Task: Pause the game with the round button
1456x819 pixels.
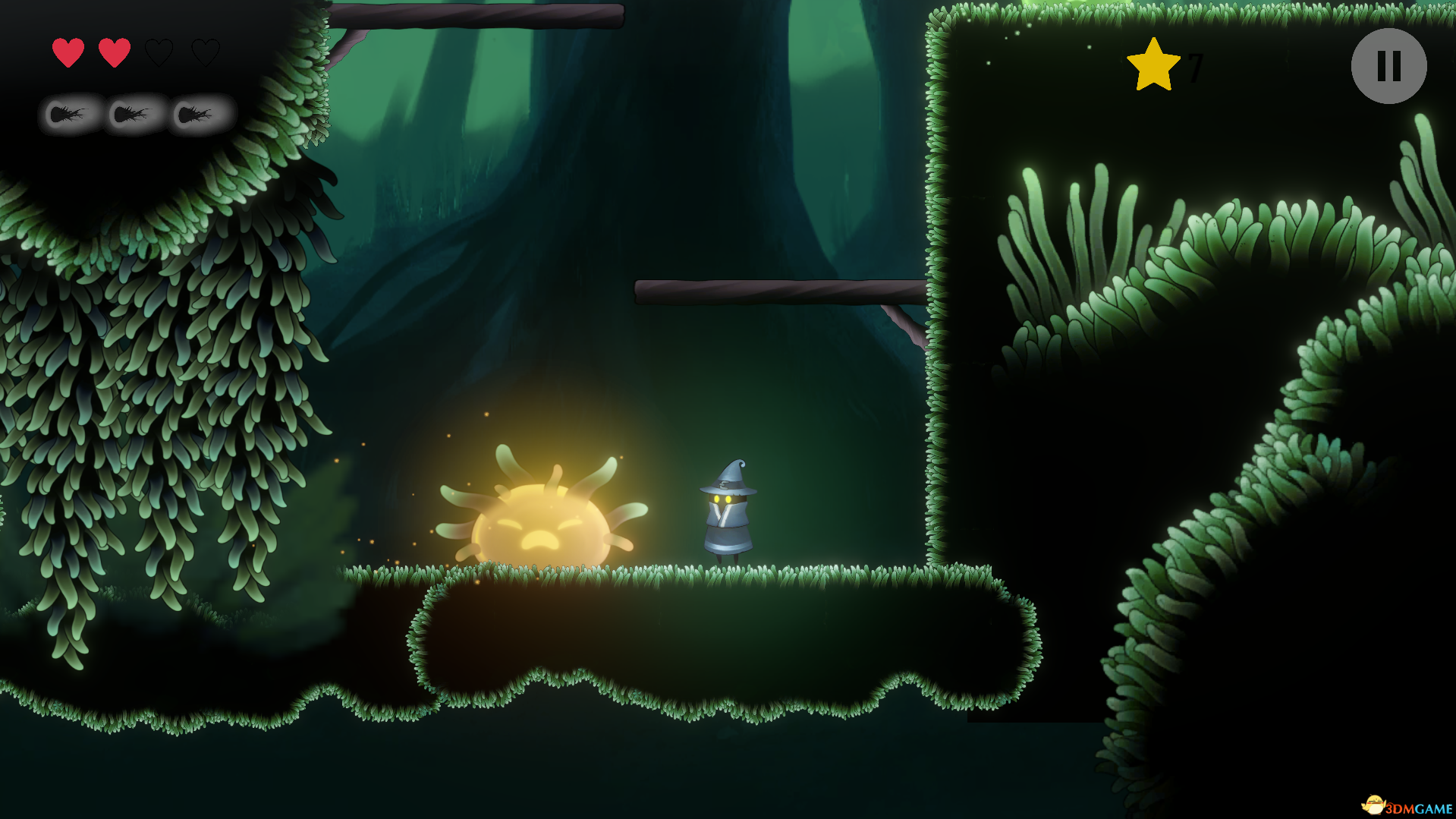Action: coord(1388,66)
